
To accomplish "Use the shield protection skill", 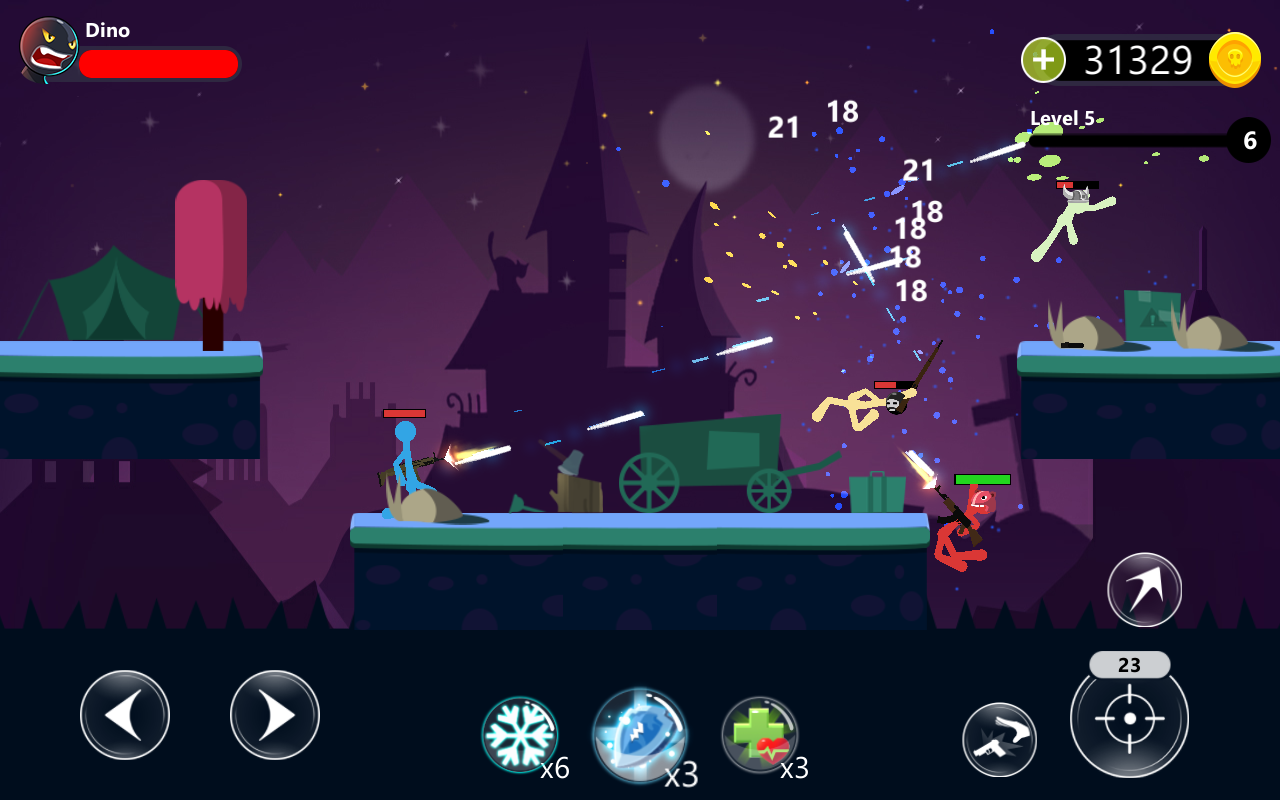I will point(640,733).
